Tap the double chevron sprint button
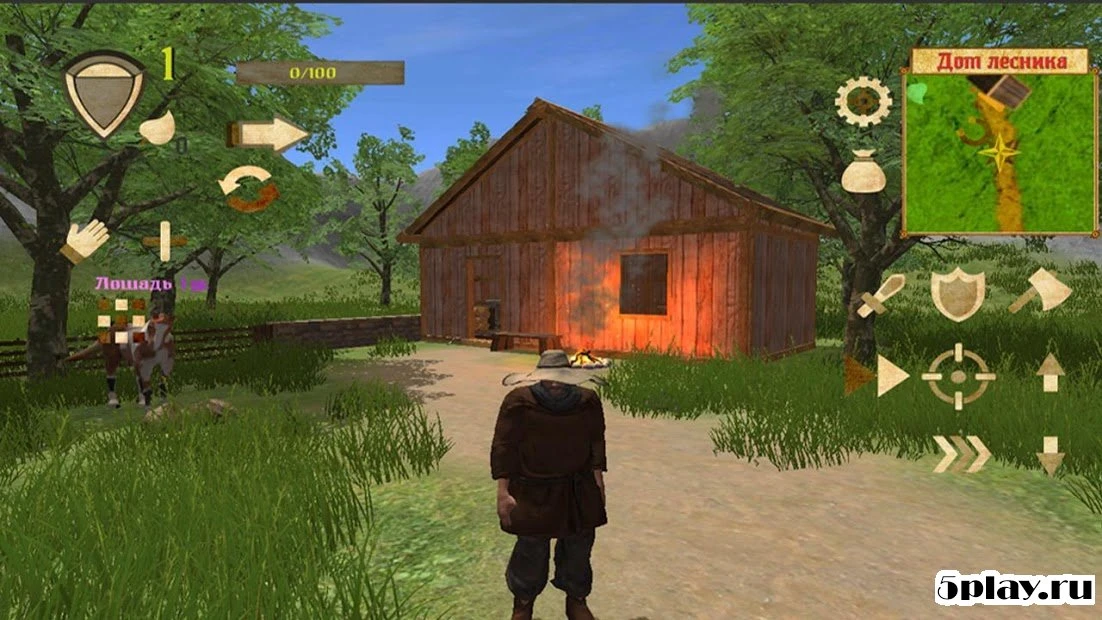 click(961, 454)
